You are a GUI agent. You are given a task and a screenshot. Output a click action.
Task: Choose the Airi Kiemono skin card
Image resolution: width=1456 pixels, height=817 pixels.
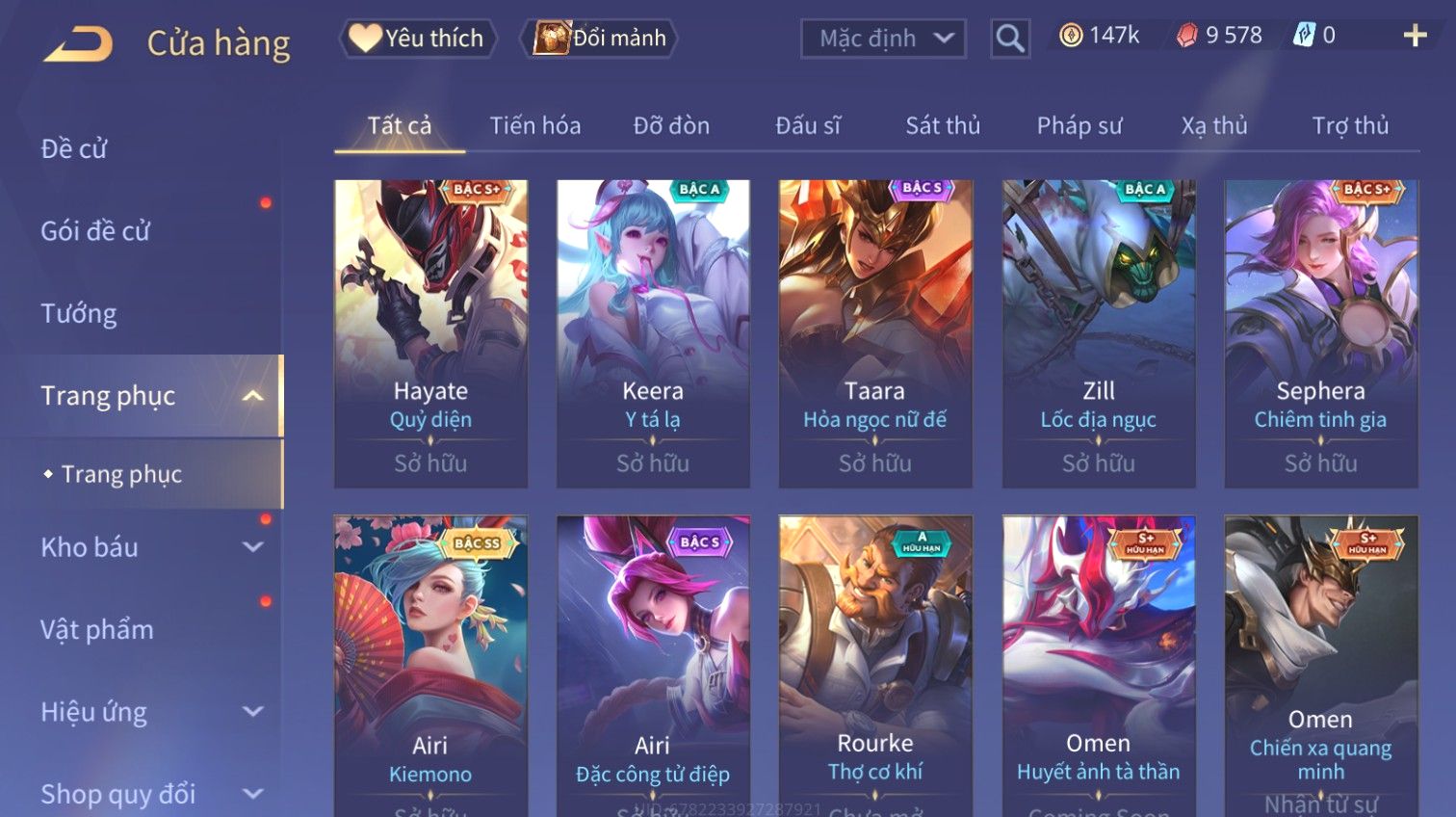coord(430,665)
